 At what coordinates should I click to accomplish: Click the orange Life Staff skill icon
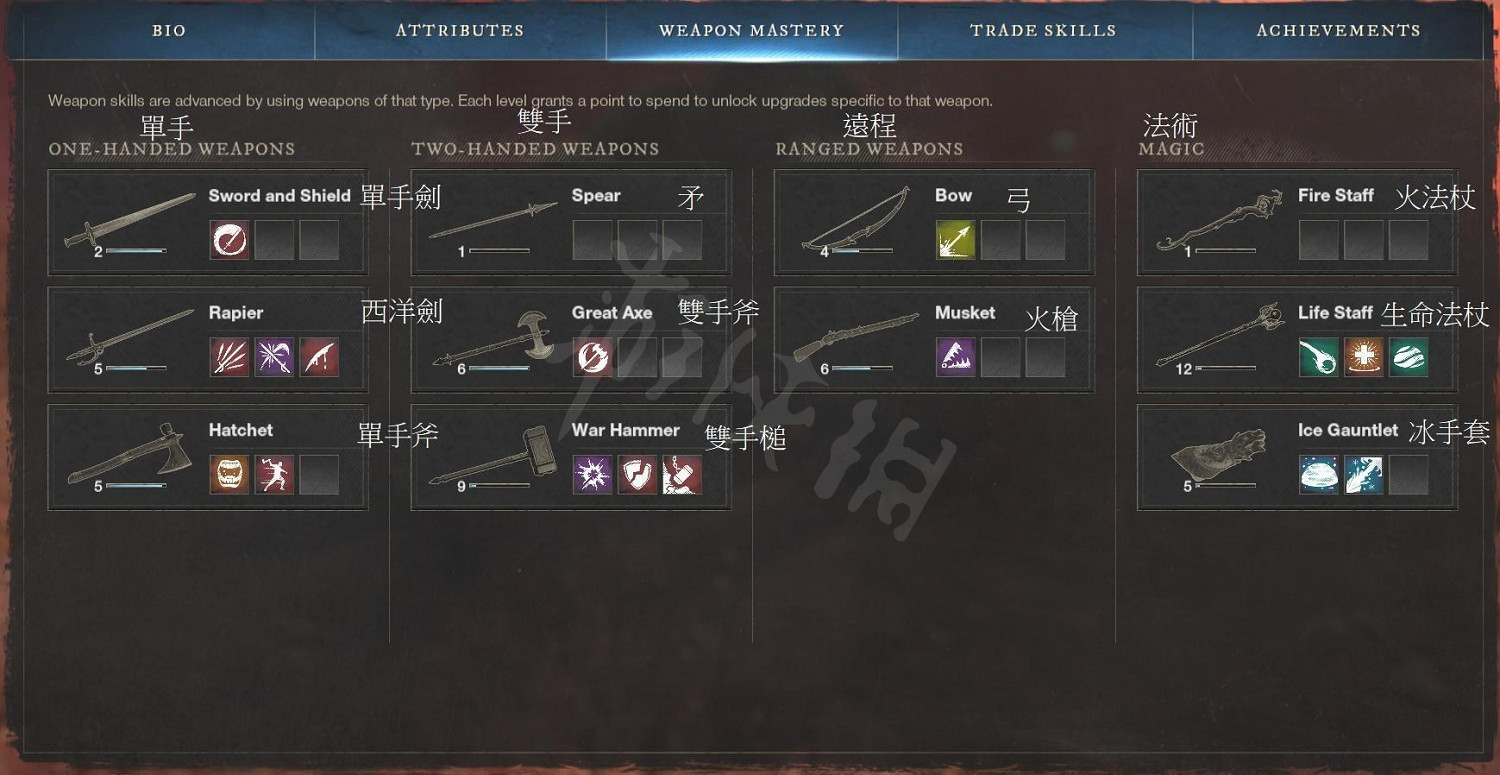[1364, 357]
